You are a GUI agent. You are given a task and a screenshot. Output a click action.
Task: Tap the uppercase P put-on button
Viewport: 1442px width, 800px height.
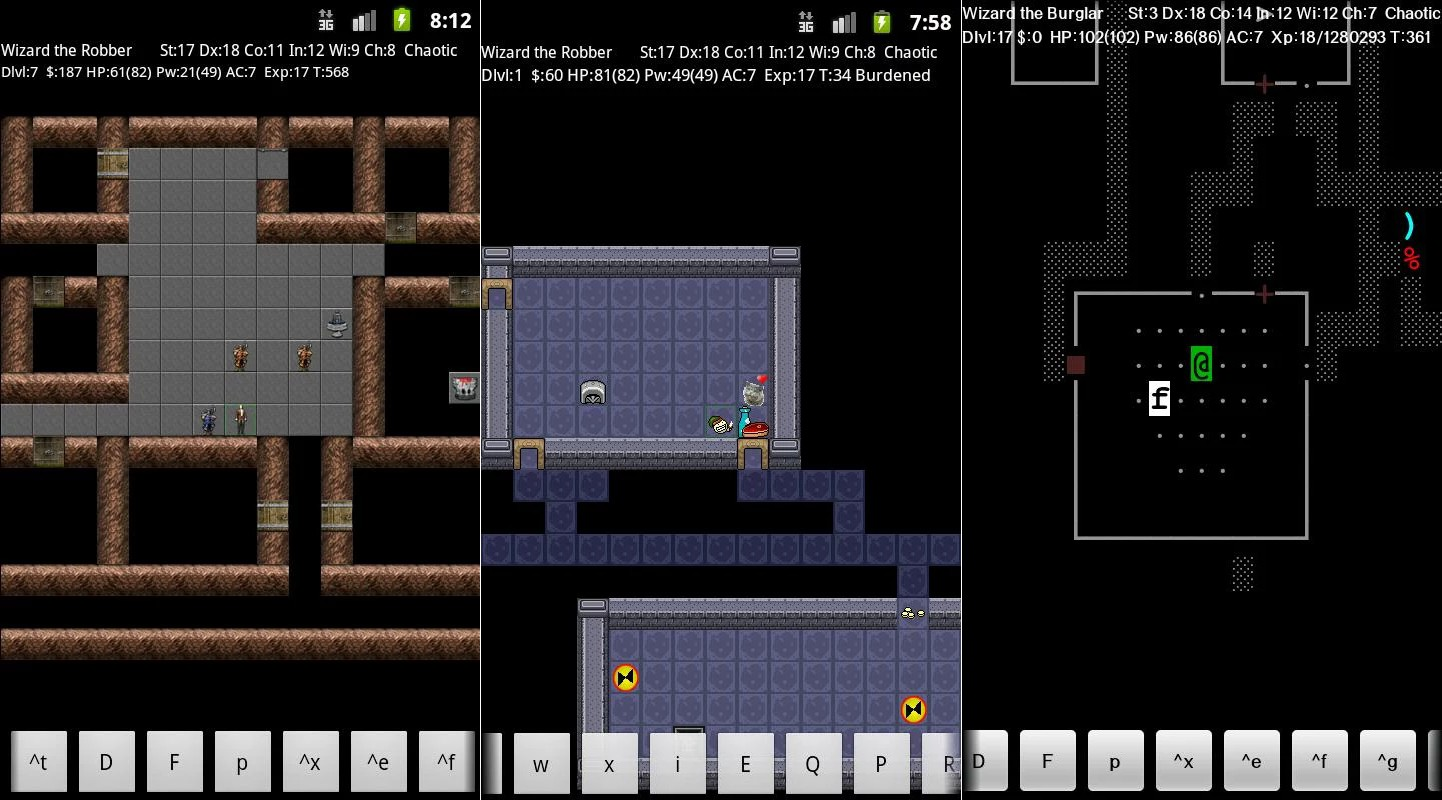click(881, 765)
